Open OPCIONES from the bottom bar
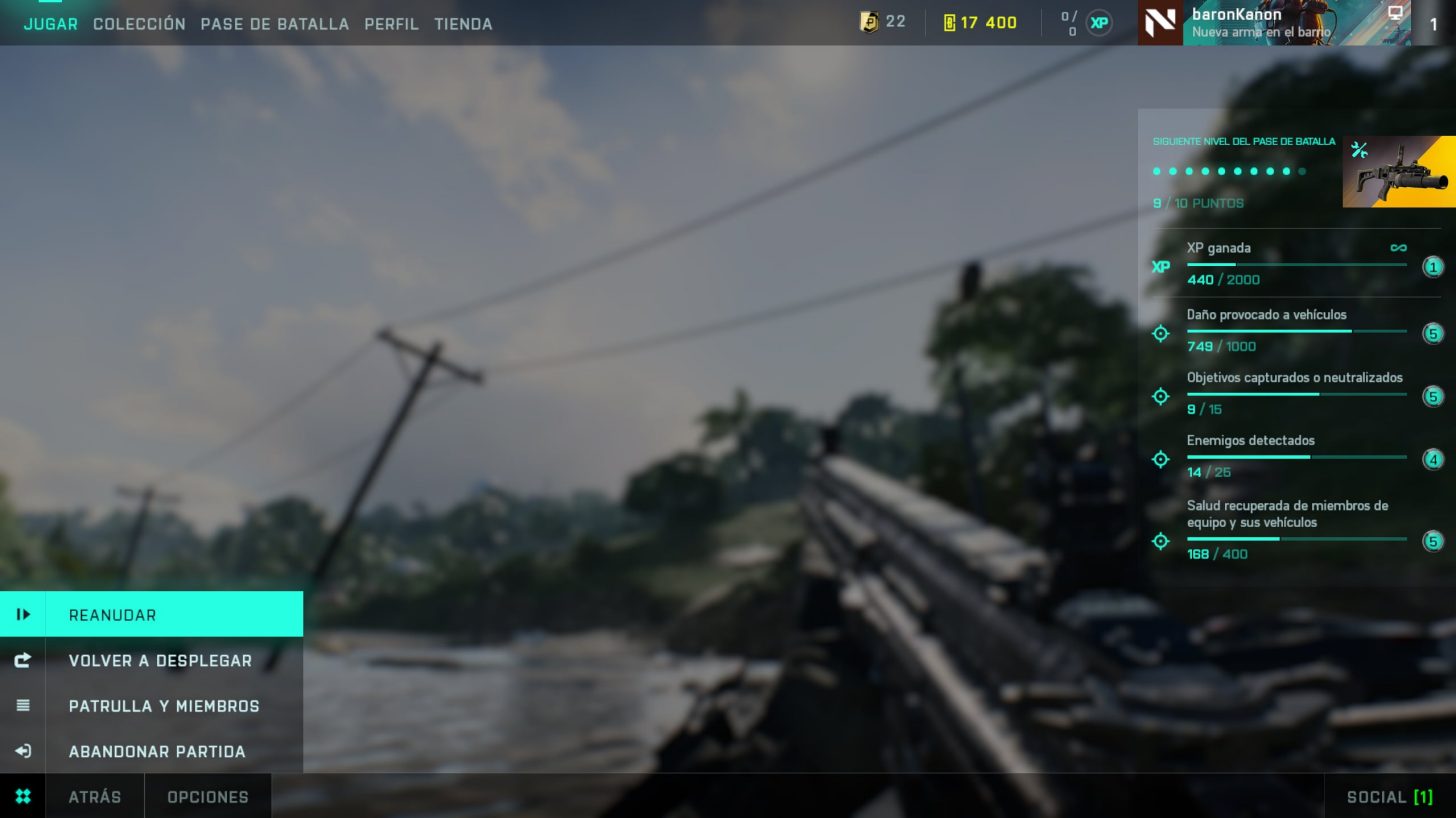 click(208, 796)
